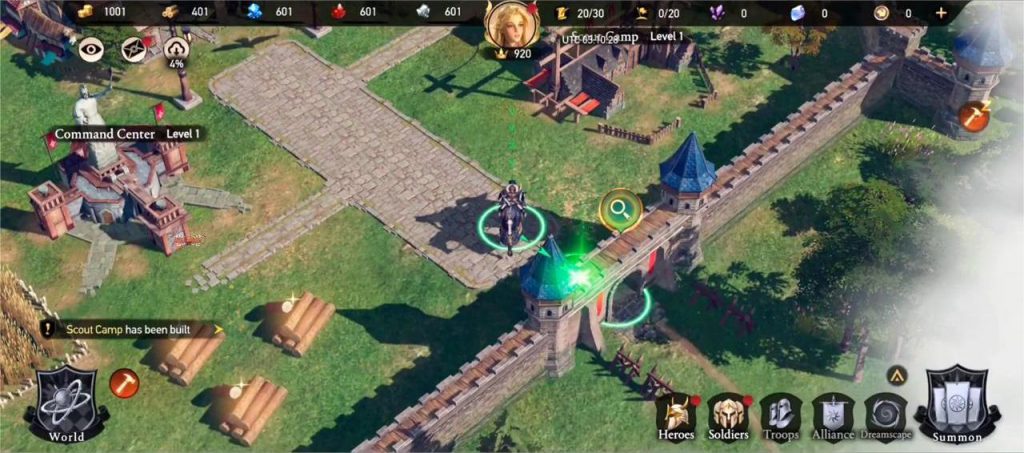Open the Summon shield button
Viewport: 1024px width, 453px height.
(957, 404)
